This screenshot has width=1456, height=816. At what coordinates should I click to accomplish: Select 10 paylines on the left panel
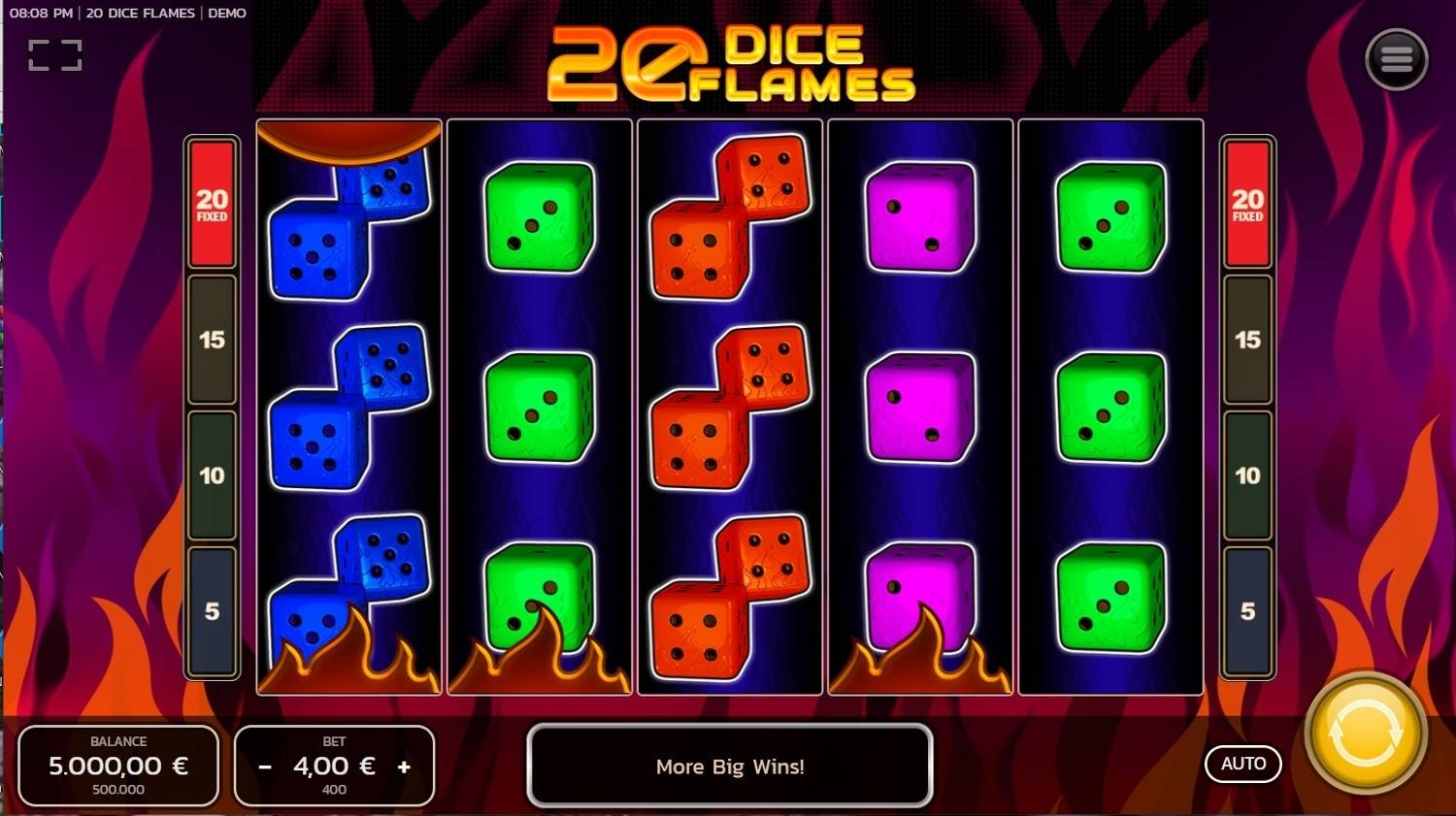click(212, 476)
